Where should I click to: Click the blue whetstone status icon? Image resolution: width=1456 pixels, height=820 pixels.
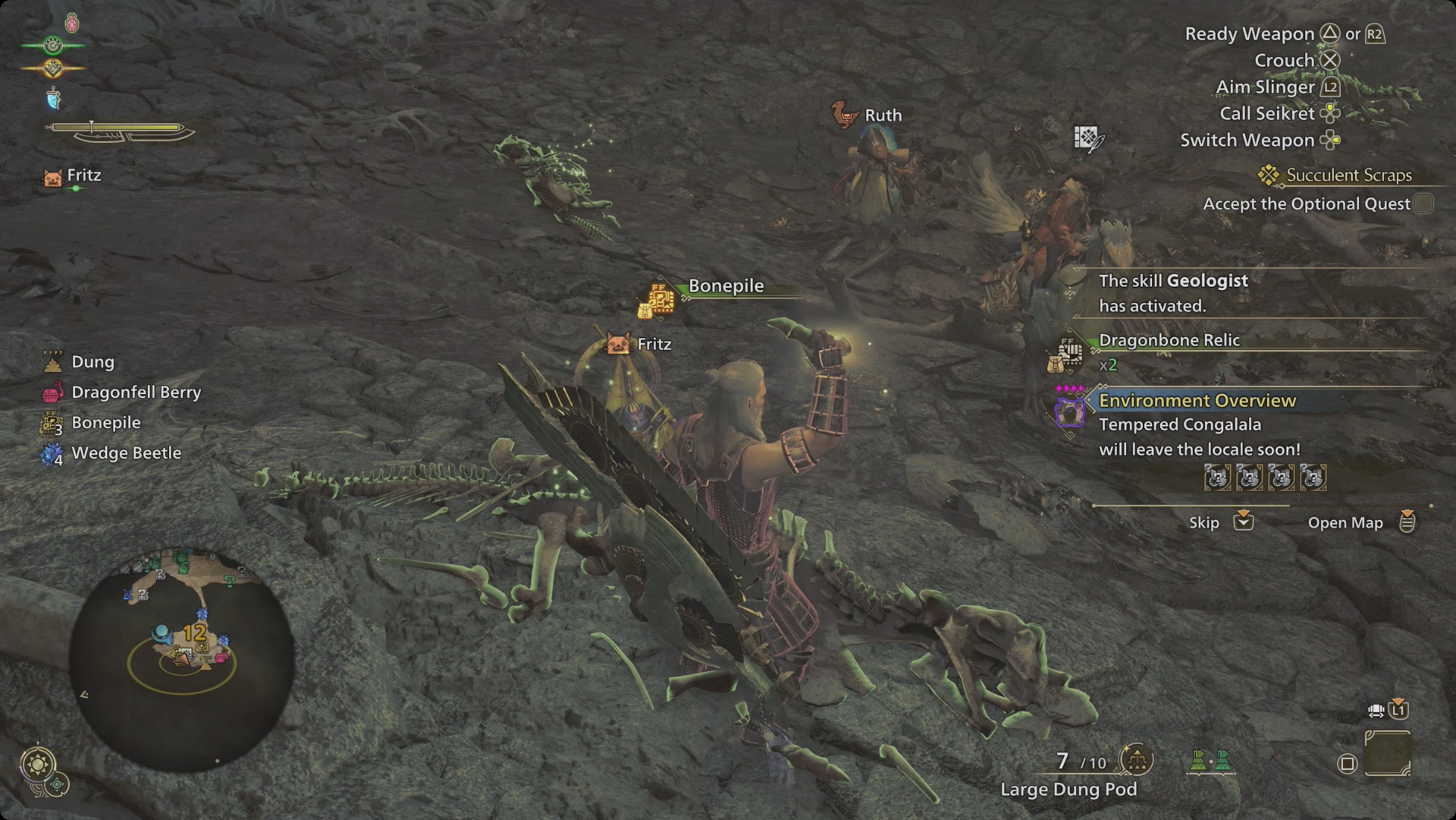(x=54, y=99)
